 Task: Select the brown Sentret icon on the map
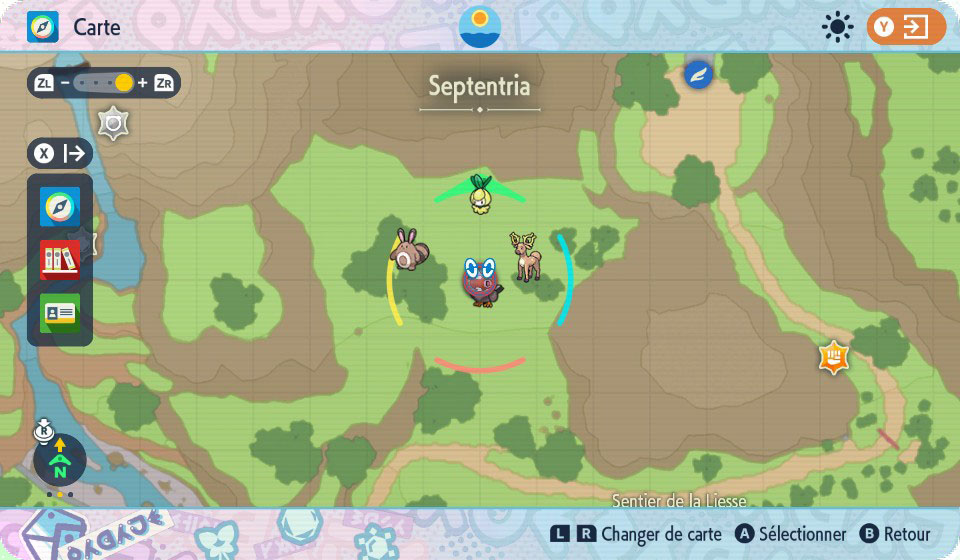pos(407,249)
